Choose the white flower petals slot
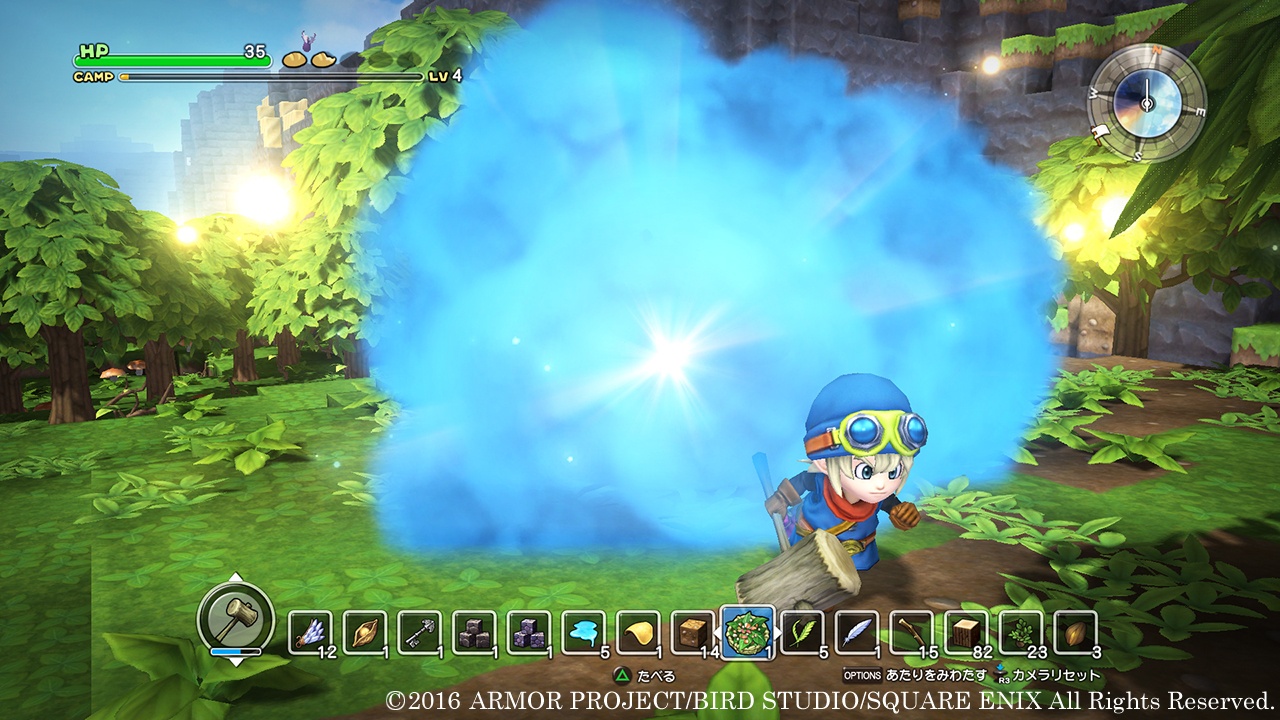 (x=310, y=632)
